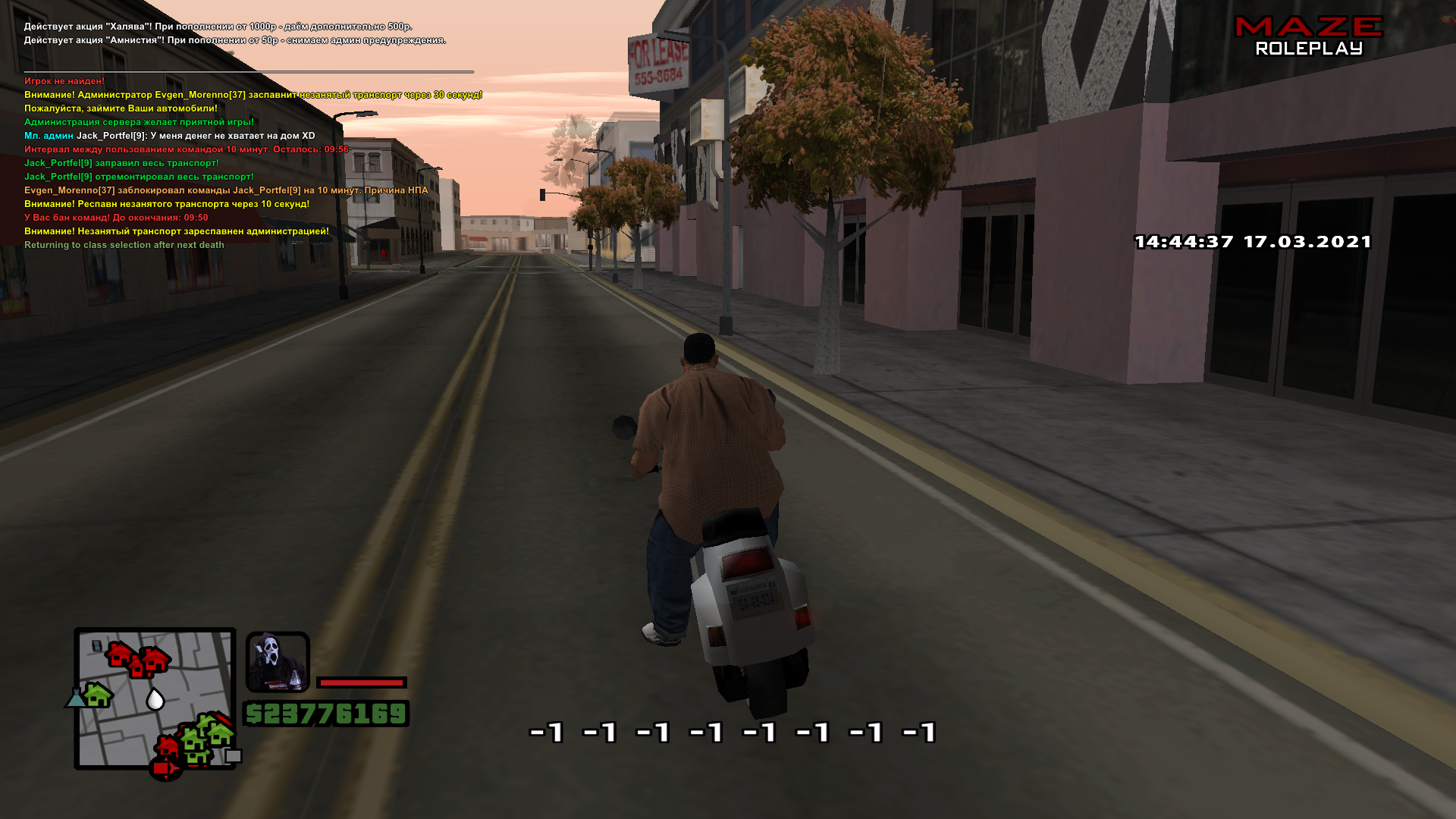The height and width of the screenshot is (819, 1456).
Task: Click the red circular marker below the minimap
Action: click(165, 769)
